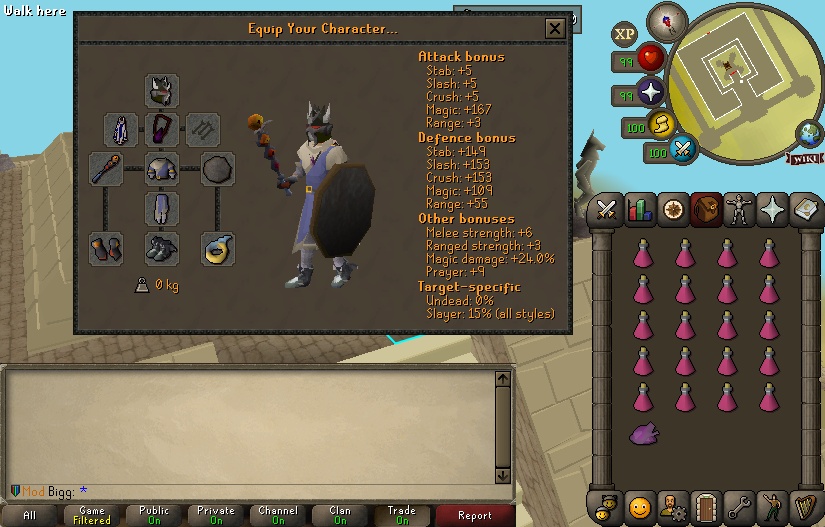Select the equipped ring slot
825x527 pixels.
(217, 248)
